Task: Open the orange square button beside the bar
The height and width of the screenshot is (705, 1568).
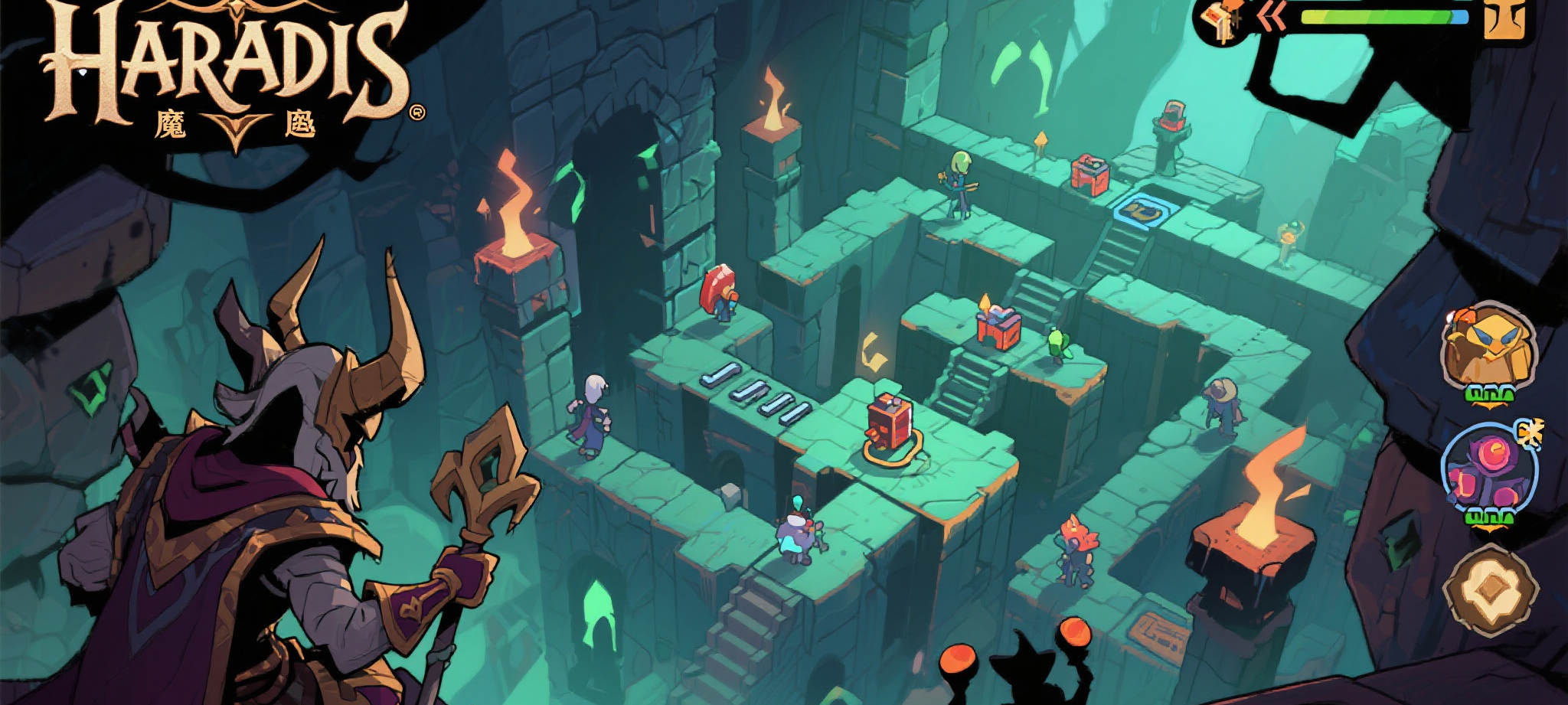Action: (1504, 17)
